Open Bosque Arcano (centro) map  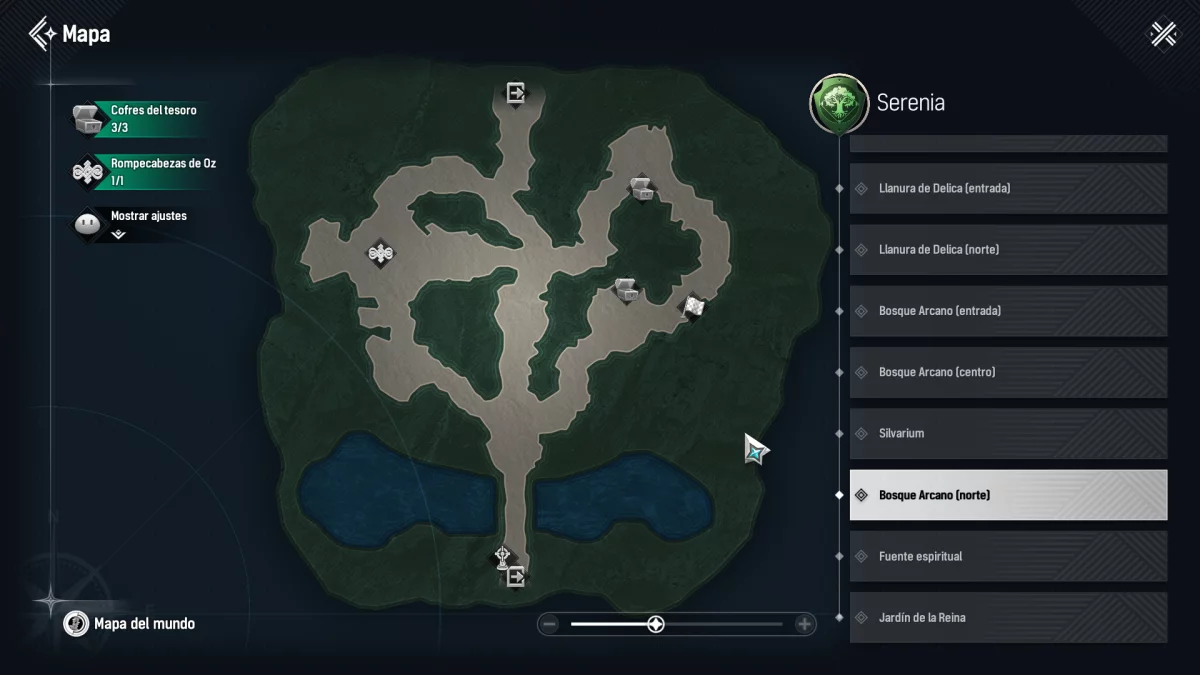click(x=1008, y=372)
